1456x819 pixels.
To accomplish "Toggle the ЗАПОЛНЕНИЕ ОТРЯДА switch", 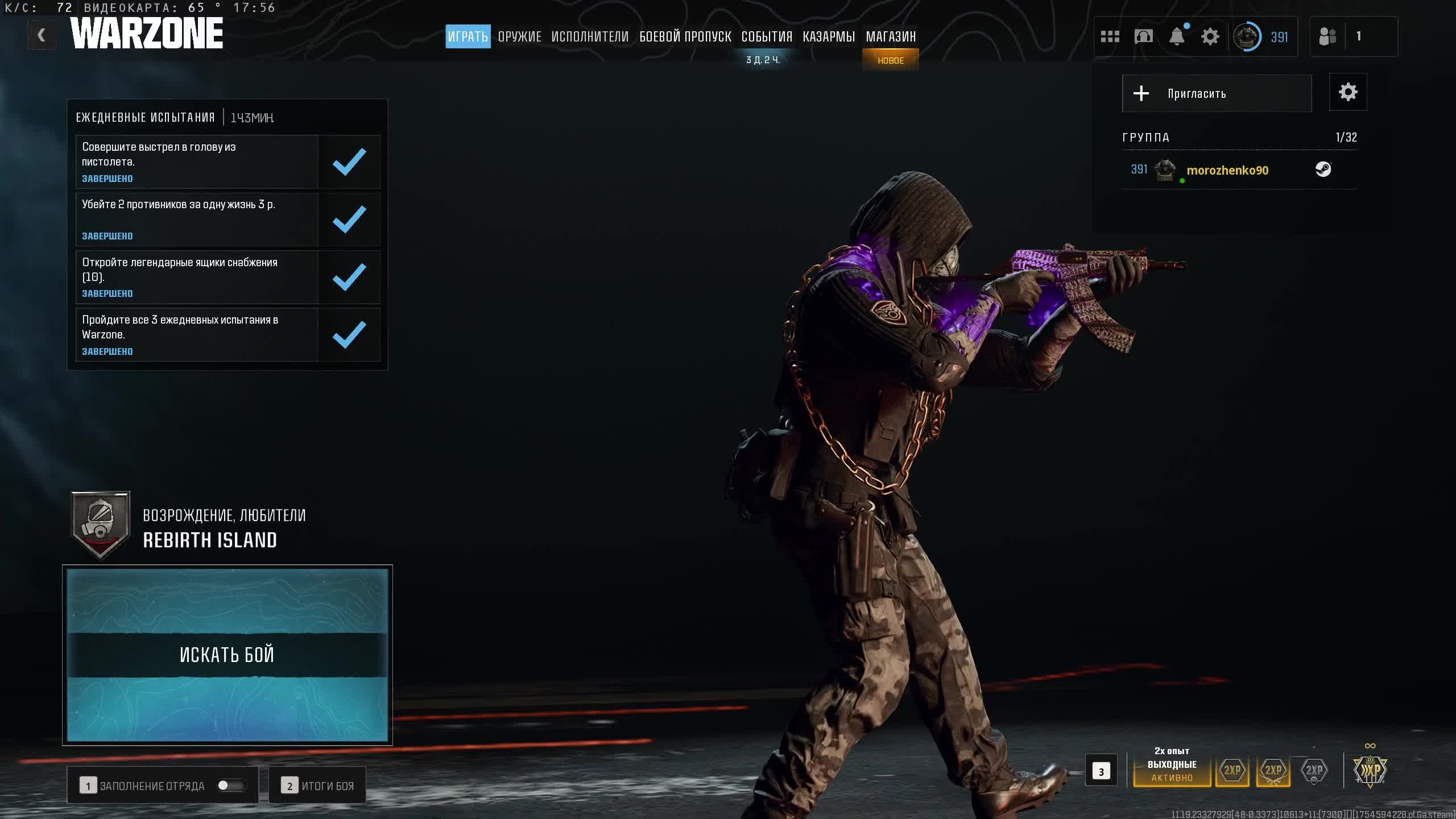I will coord(231,785).
